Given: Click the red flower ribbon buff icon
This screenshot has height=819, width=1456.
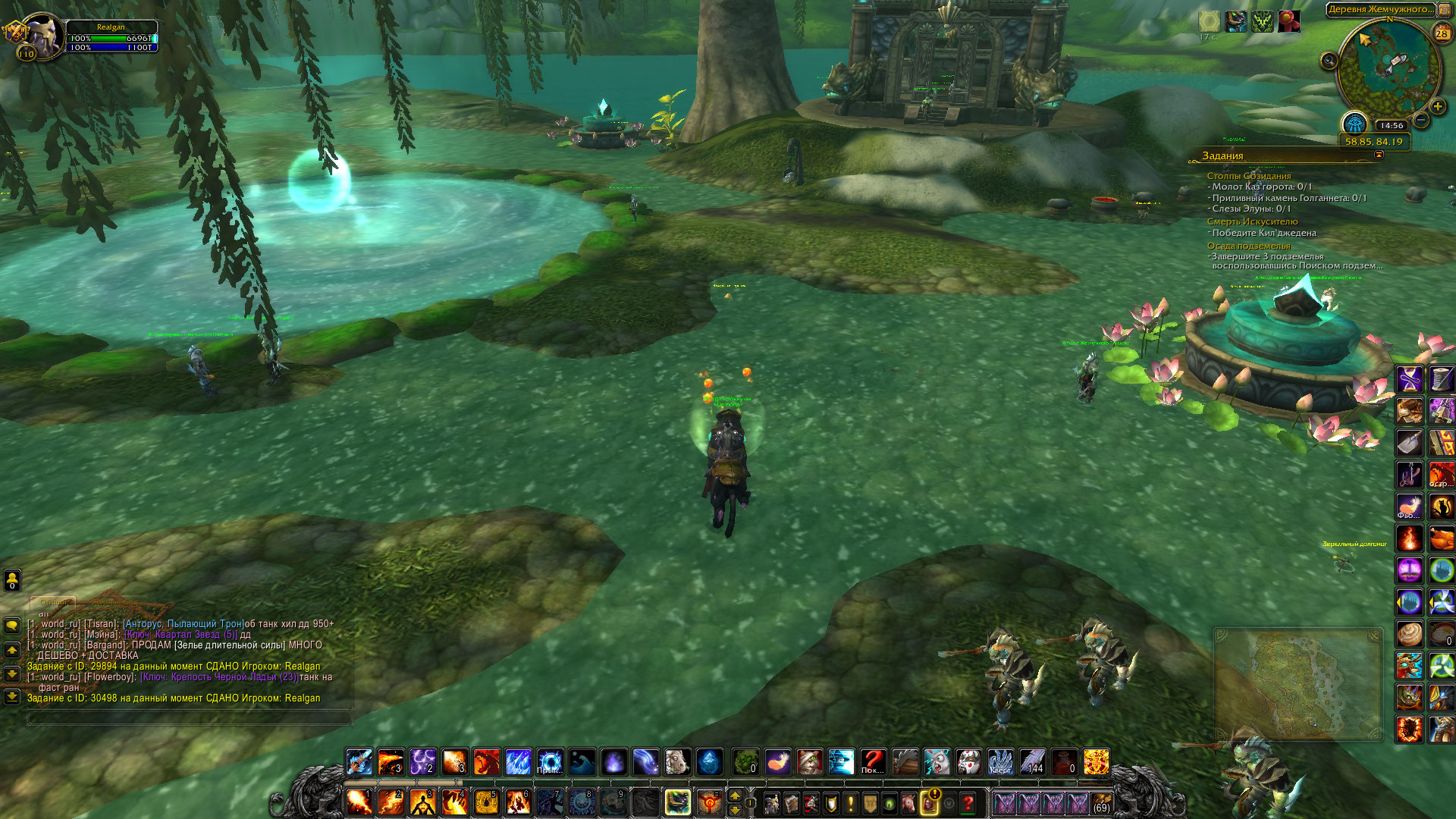Looking at the screenshot, I should click(x=1288, y=21).
